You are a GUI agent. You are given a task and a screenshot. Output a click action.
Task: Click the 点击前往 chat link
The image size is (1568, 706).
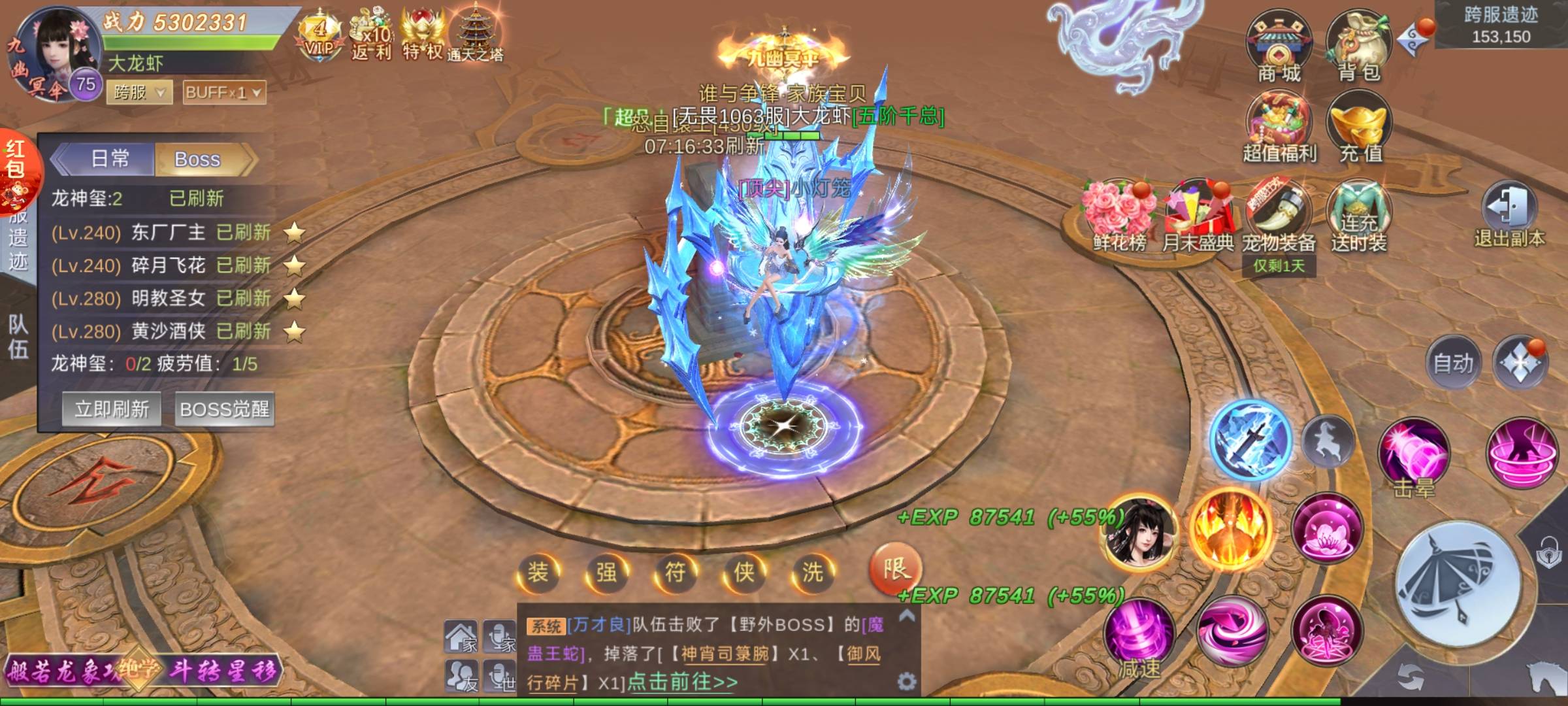[x=681, y=682]
